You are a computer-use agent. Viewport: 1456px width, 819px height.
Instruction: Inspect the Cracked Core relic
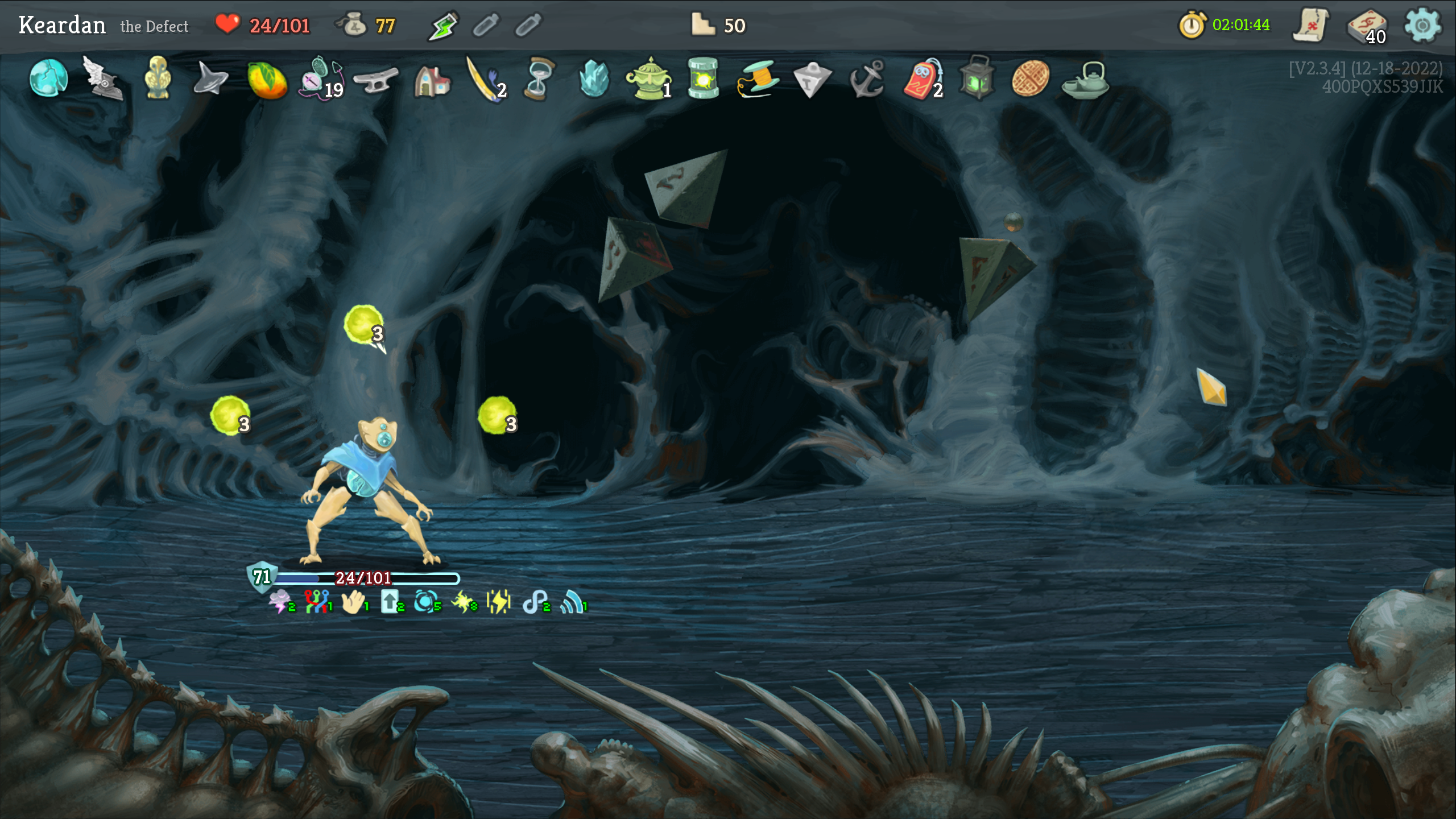[x=48, y=78]
